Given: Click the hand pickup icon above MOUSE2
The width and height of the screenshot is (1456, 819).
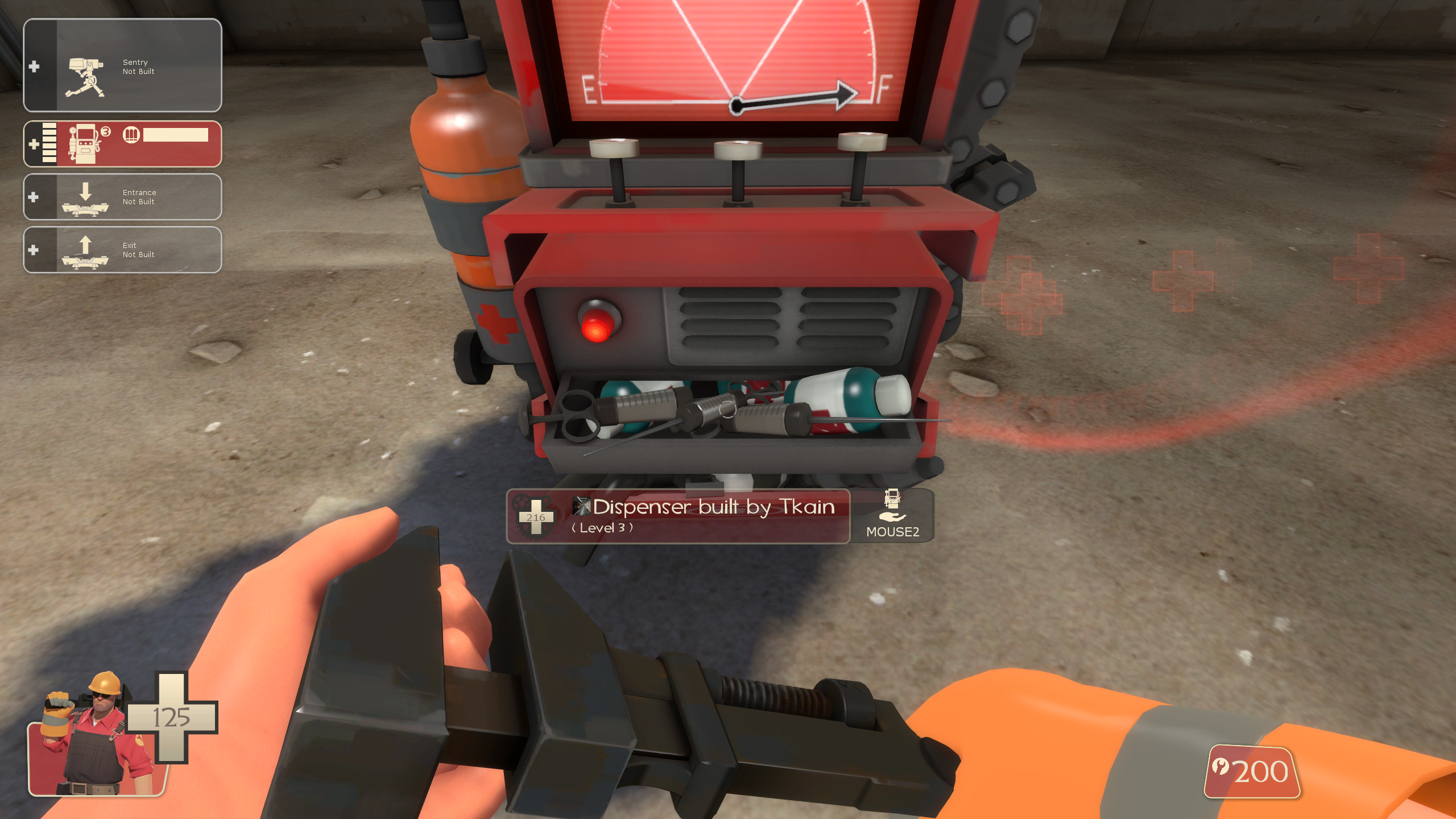Looking at the screenshot, I should tap(894, 518).
